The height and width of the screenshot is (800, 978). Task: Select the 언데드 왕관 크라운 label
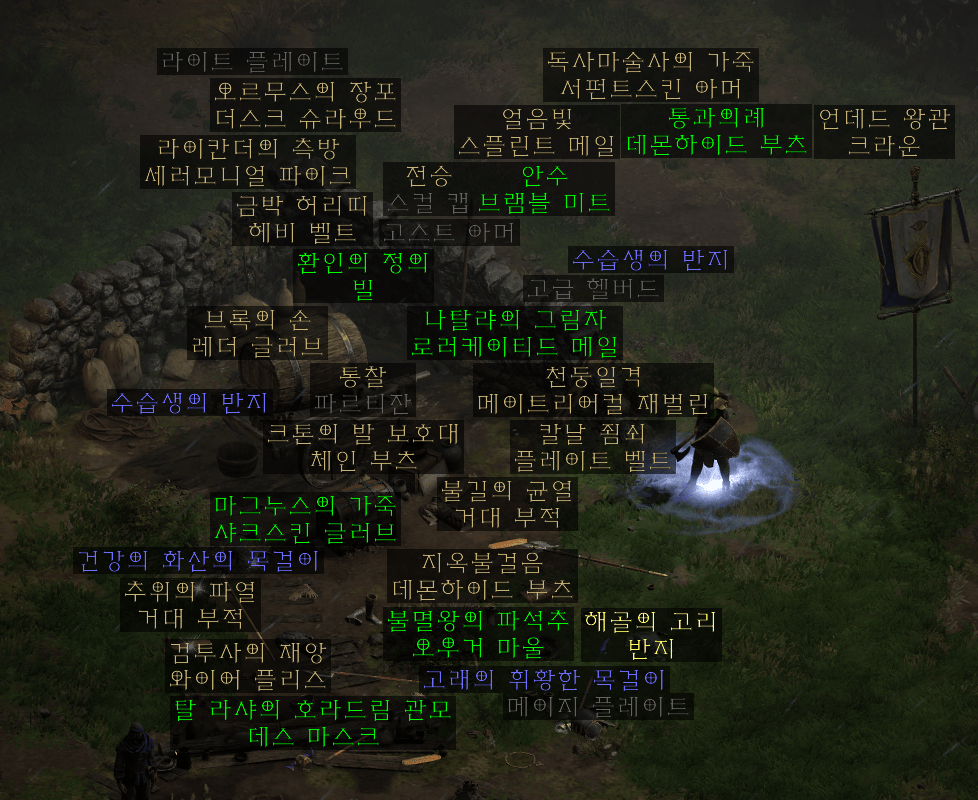pos(883,132)
